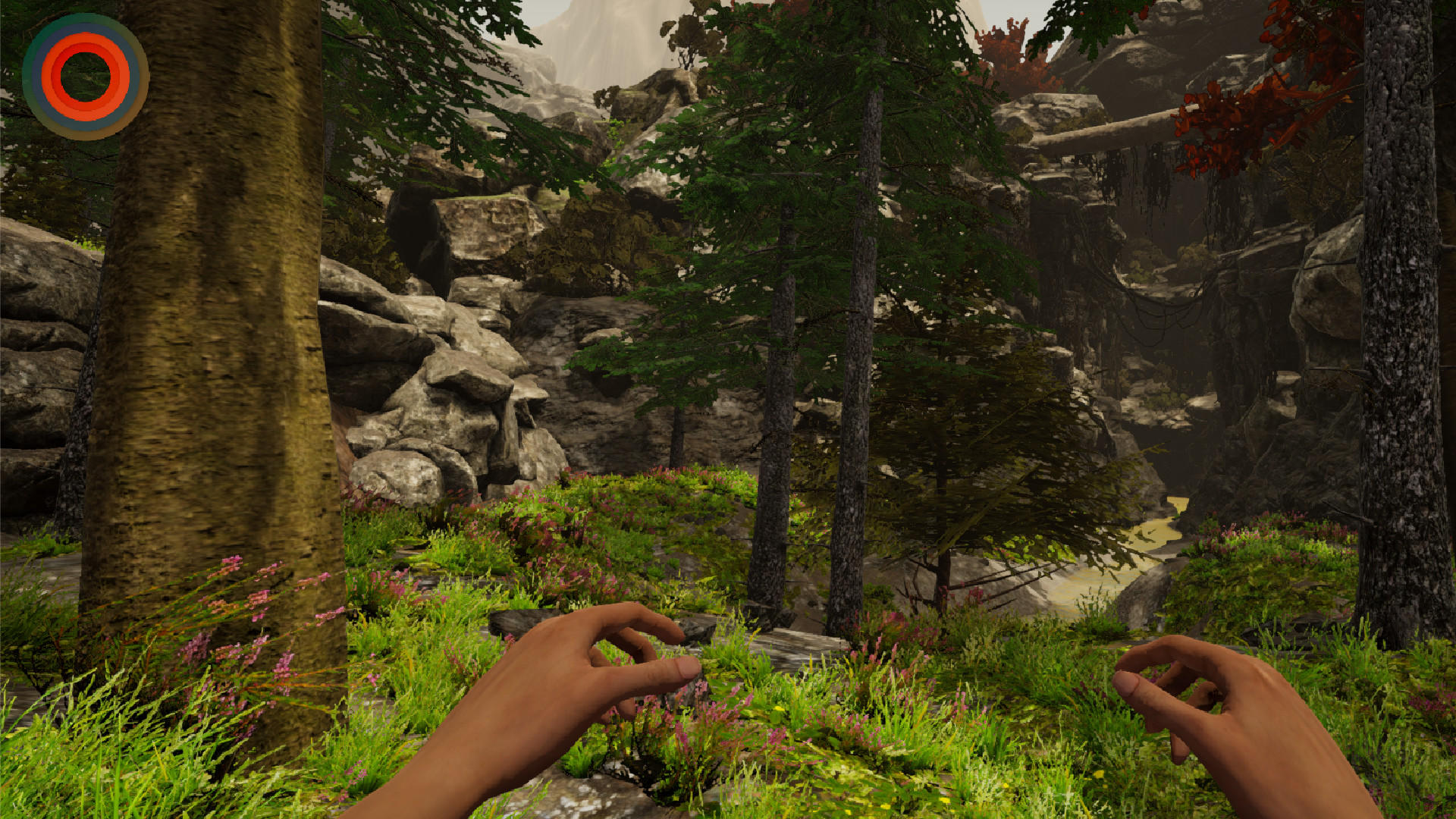Click the top edge of the HUD ring

[85, 15]
